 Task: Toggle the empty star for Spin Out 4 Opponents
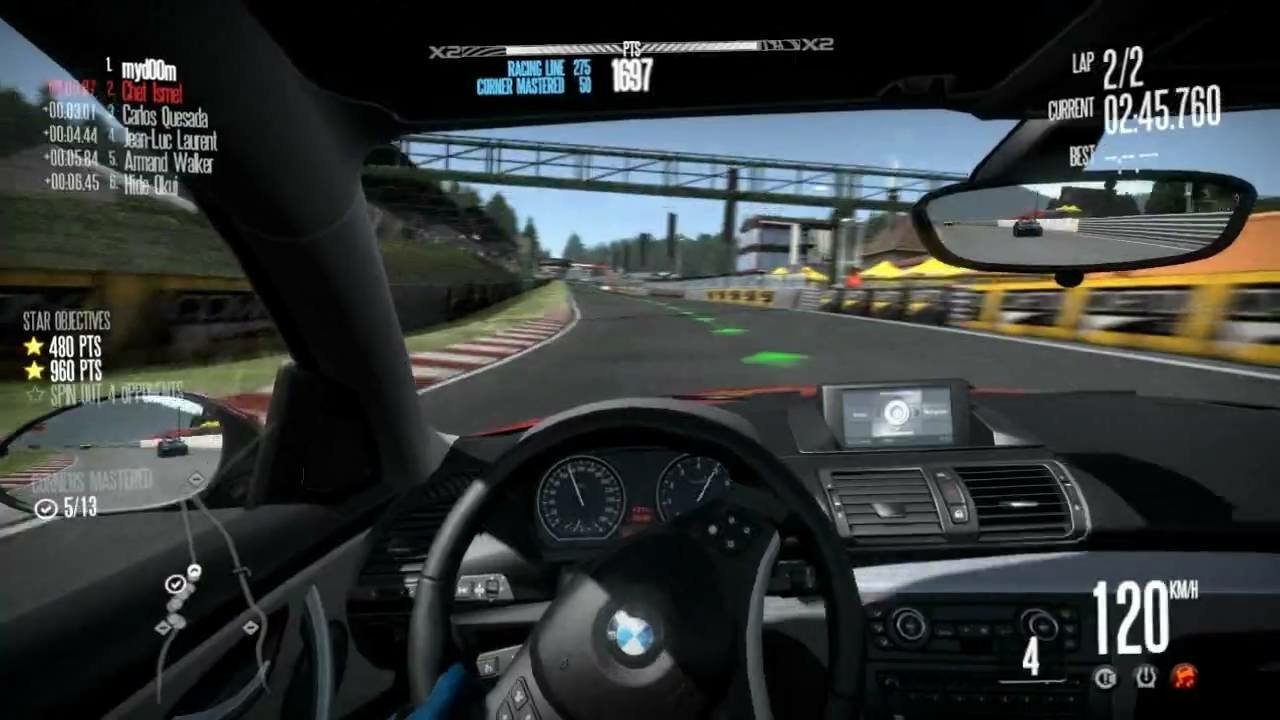33,392
